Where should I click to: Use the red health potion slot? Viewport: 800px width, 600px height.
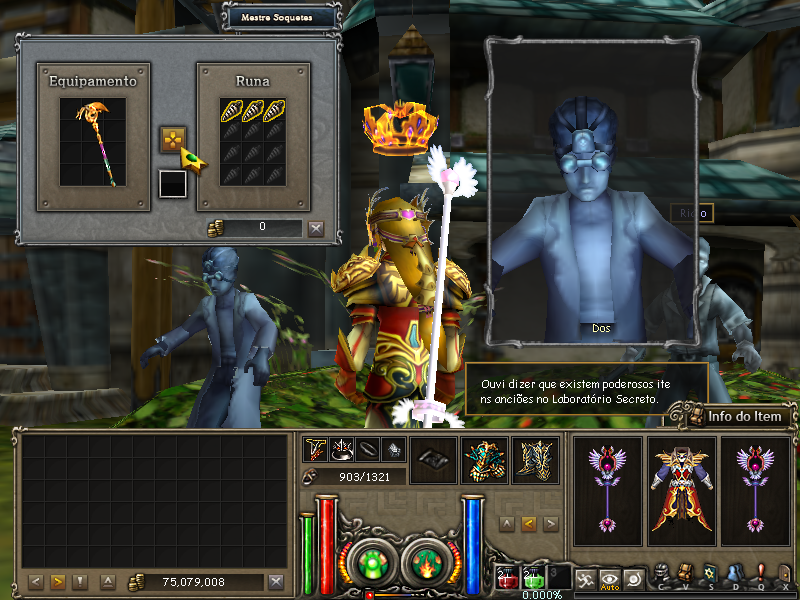point(507,578)
